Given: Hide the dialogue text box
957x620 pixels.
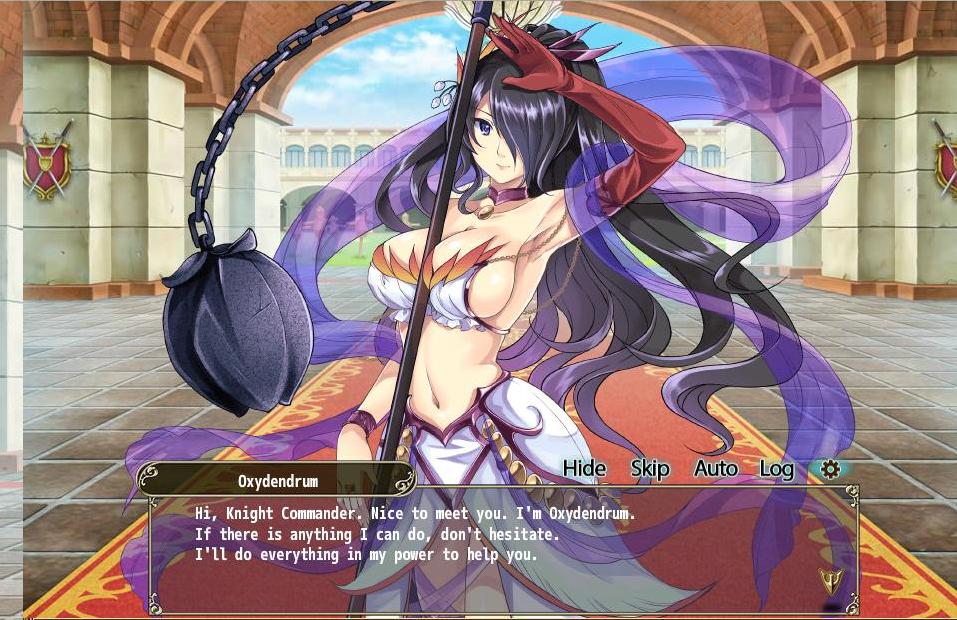Looking at the screenshot, I should (584, 468).
